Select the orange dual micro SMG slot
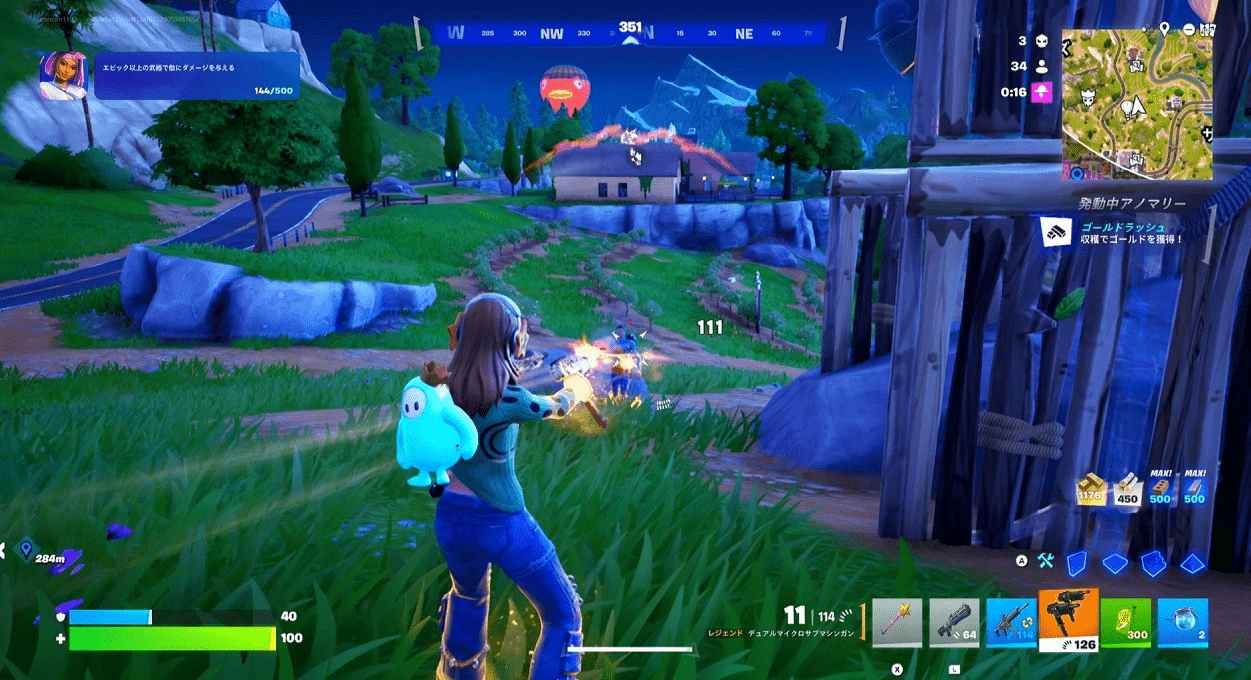 click(x=1069, y=620)
